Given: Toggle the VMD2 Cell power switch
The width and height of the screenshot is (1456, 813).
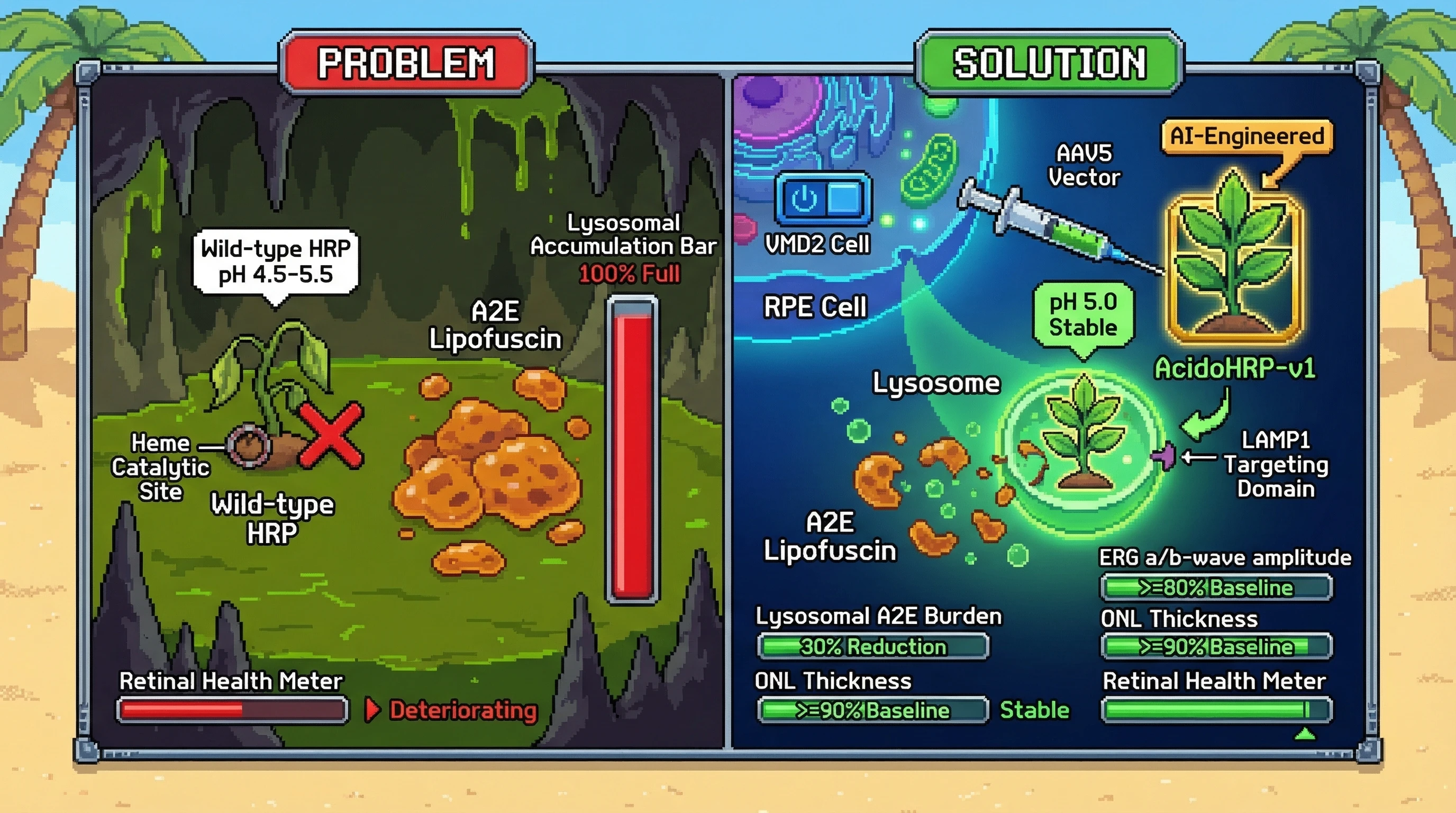Looking at the screenshot, I should coord(824,199).
